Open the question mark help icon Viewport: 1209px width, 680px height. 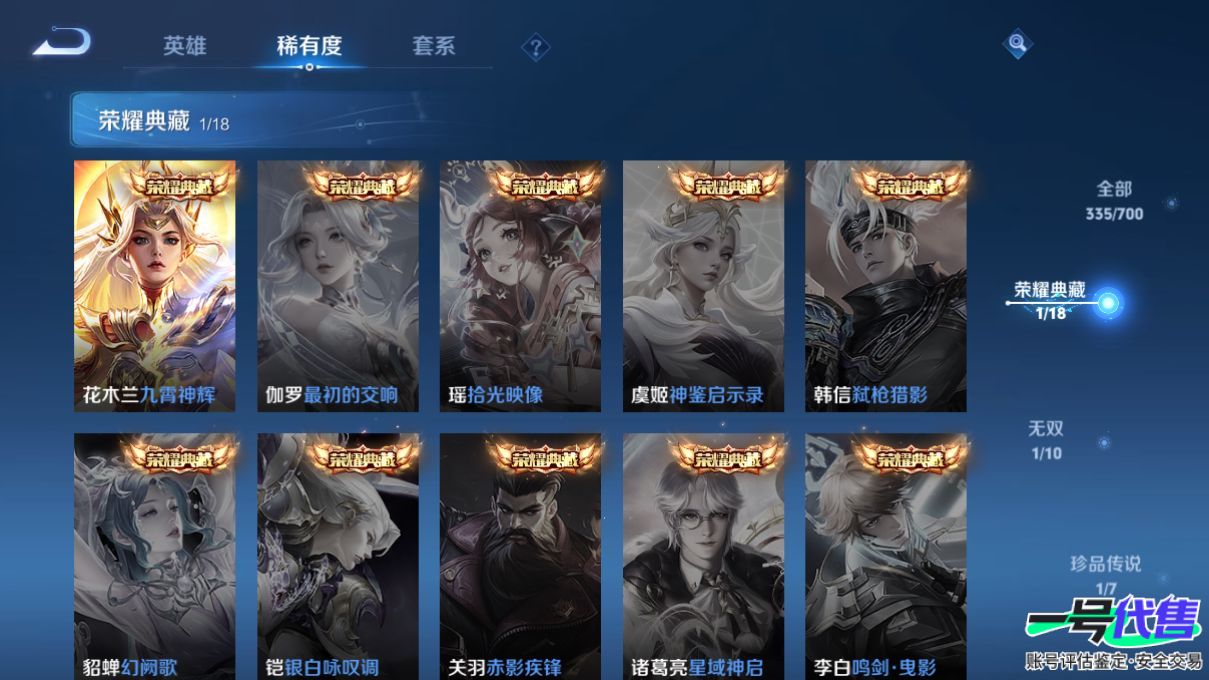click(536, 47)
